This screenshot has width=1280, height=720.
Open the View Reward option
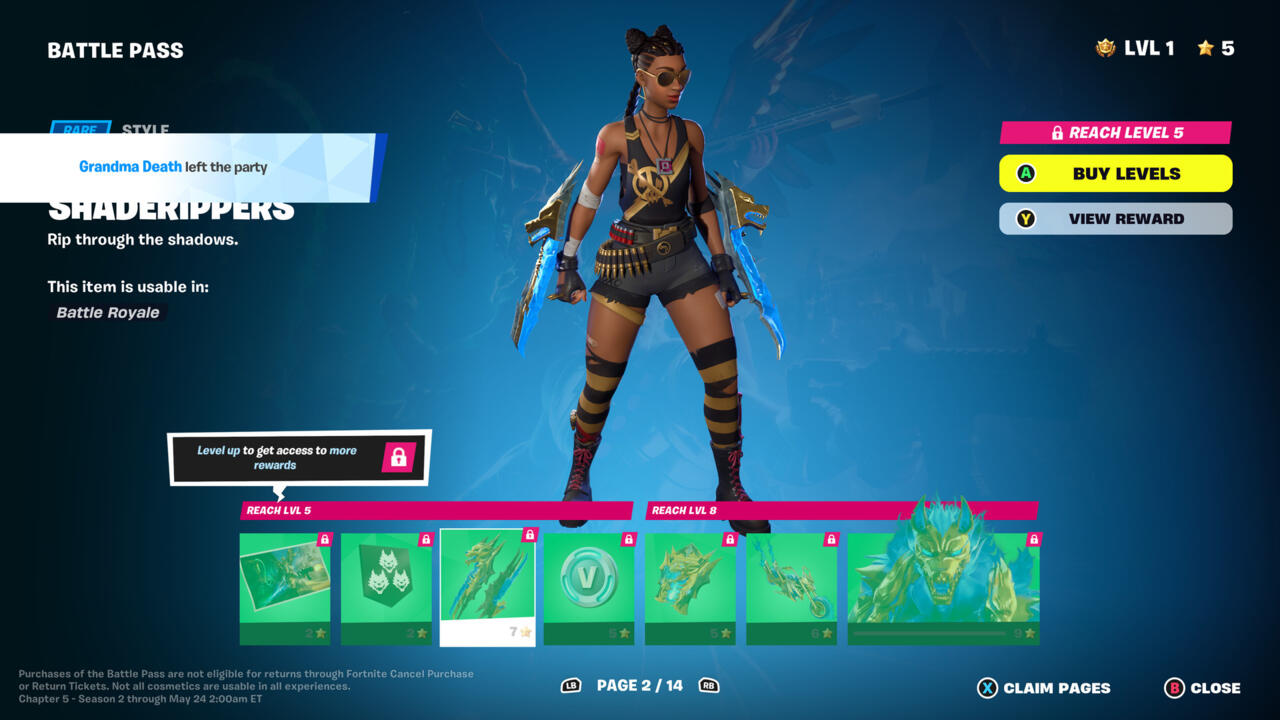tap(1115, 219)
